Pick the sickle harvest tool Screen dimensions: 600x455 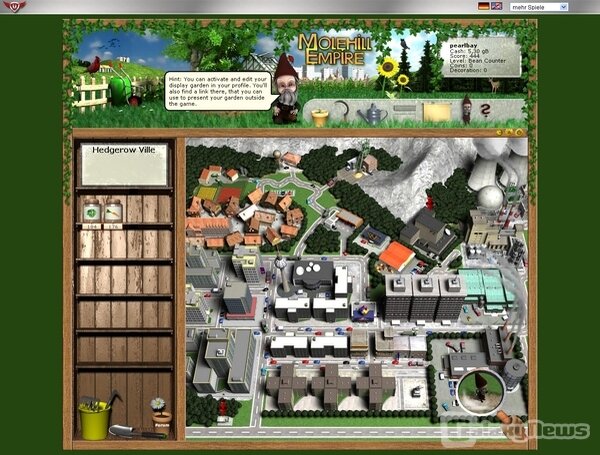click(x=346, y=113)
